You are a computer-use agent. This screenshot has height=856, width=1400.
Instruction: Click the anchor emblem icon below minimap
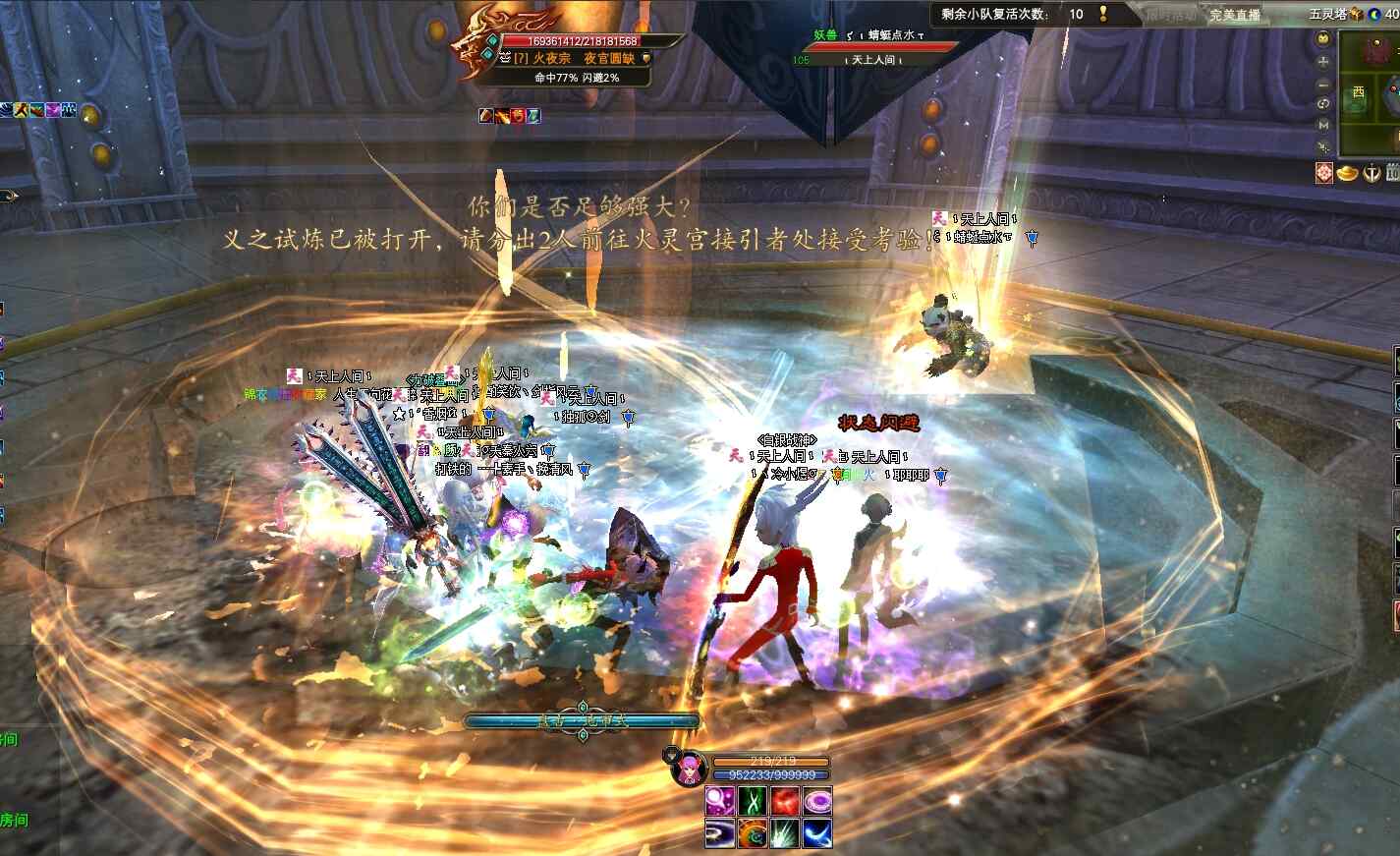1372,173
